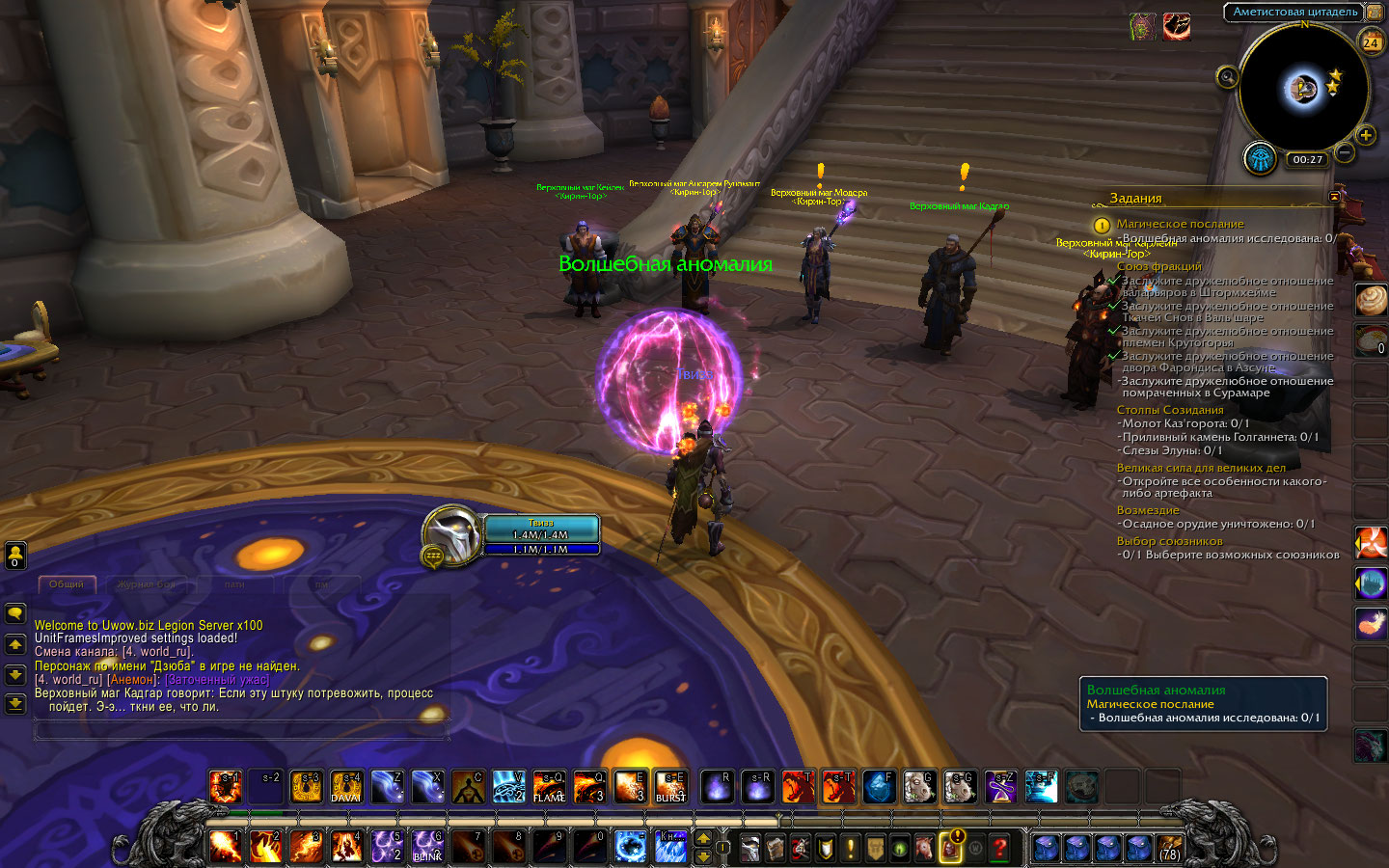Switch to the Журнал боя chat tab
Screen dimensions: 1389x868
tap(147, 584)
